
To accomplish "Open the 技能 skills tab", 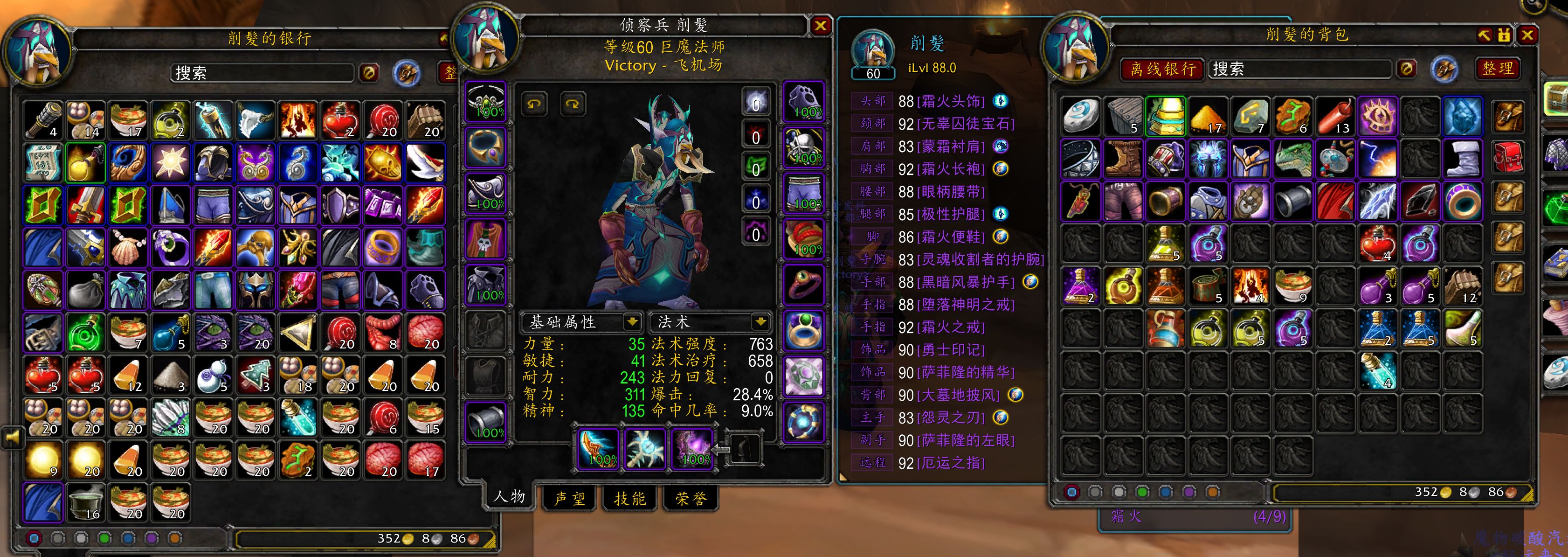I will 630,499.
